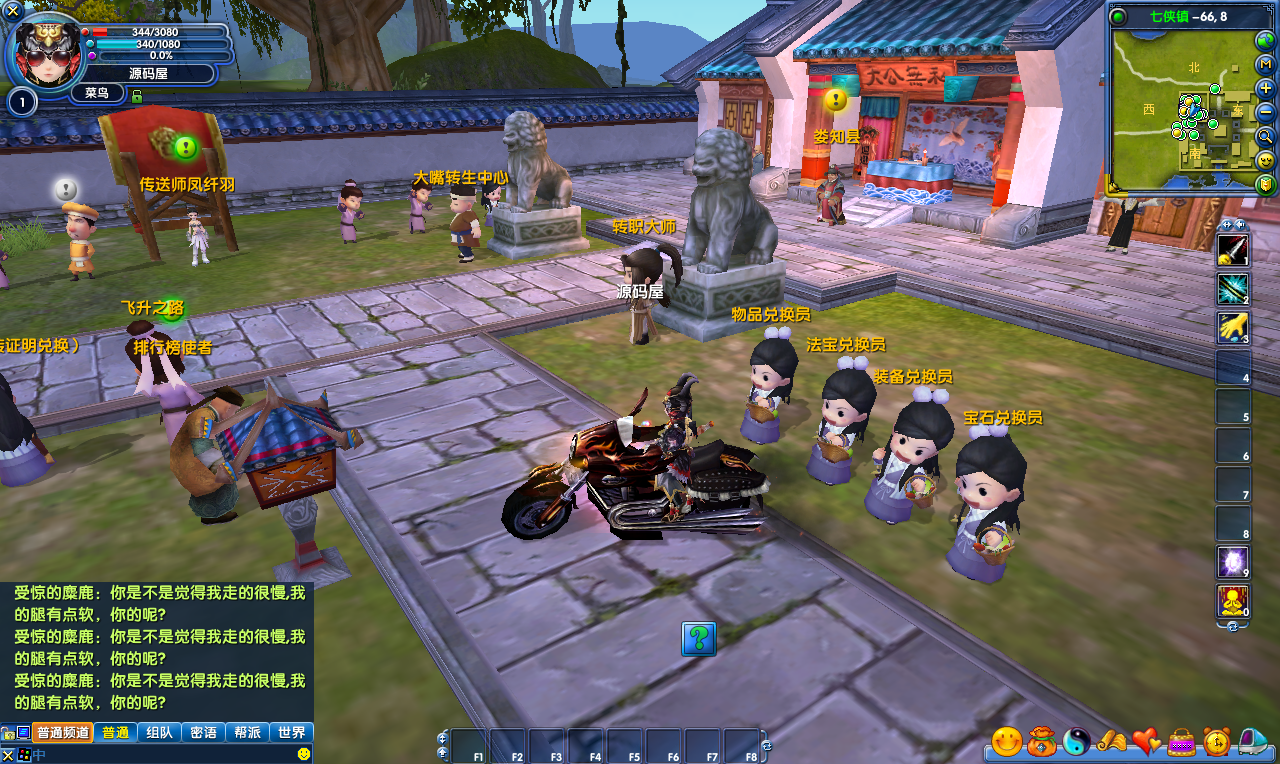Click the minimap M button
Viewport: 1280px width, 764px height.
click(x=1266, y=64)
